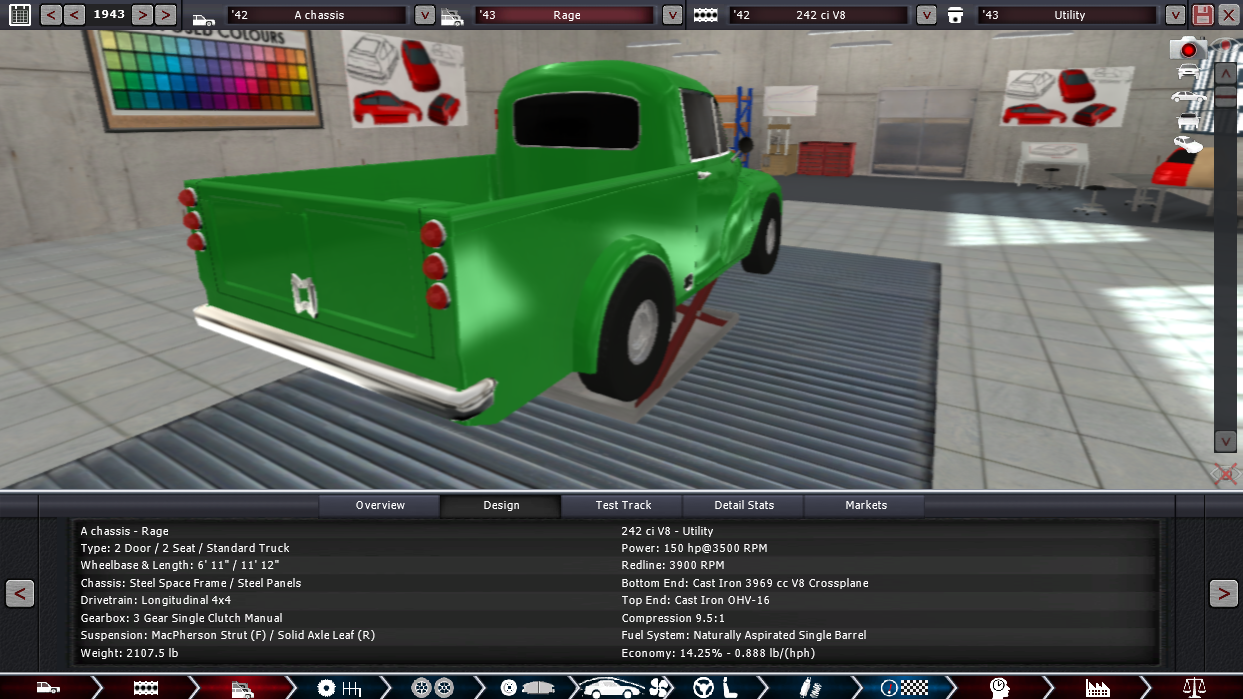Show the Detail Stats tab
Image resolution: width=1243 pixels, height=699 pixels.
pyautogui.click(x=744, y=505)
